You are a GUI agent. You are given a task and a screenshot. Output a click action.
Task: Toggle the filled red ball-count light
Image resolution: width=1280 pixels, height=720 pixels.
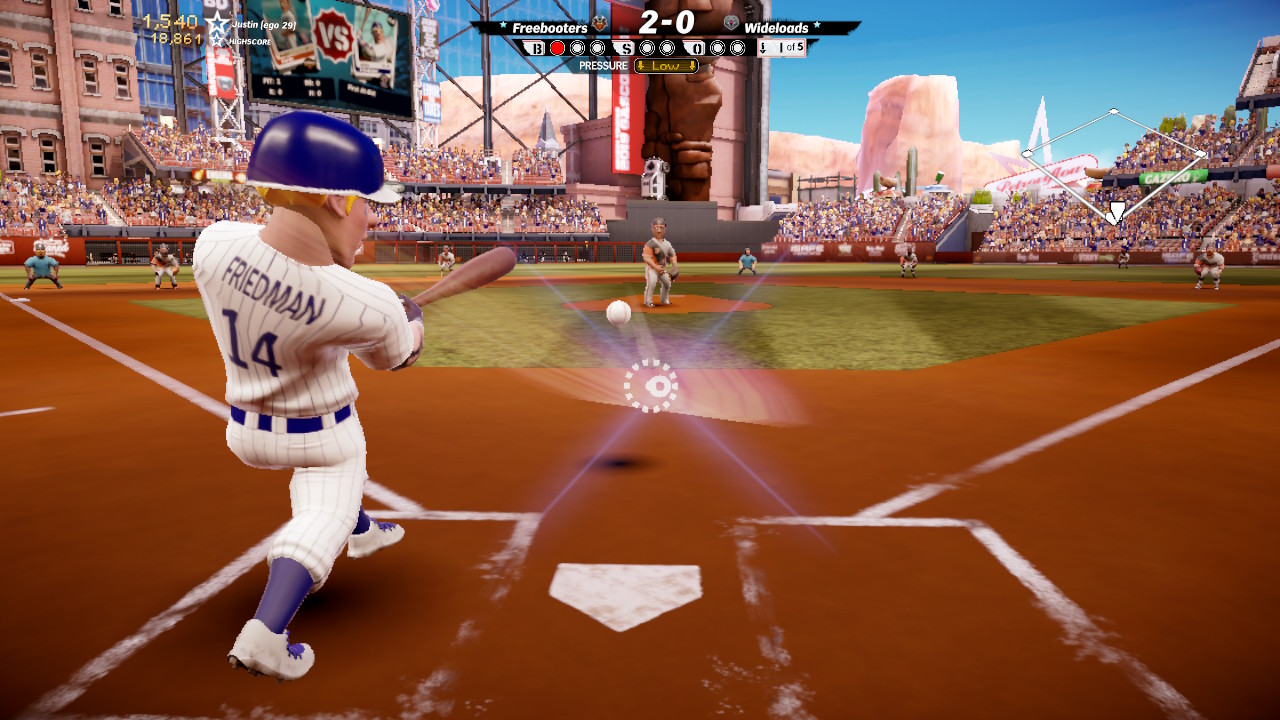click(x=559, y=47)
